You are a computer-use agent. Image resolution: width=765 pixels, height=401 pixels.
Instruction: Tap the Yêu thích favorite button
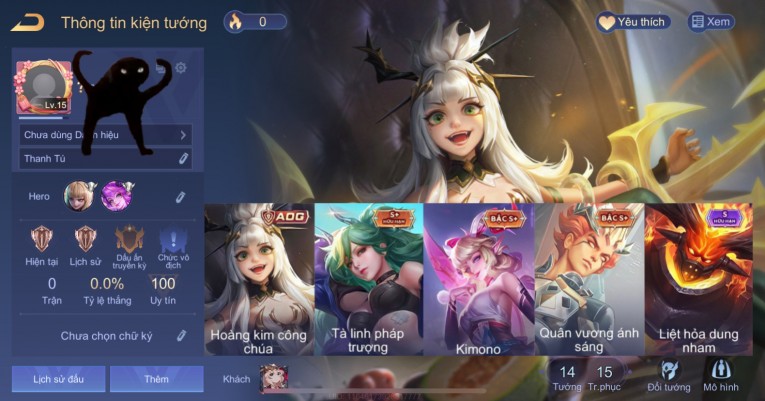pos(634,22)
